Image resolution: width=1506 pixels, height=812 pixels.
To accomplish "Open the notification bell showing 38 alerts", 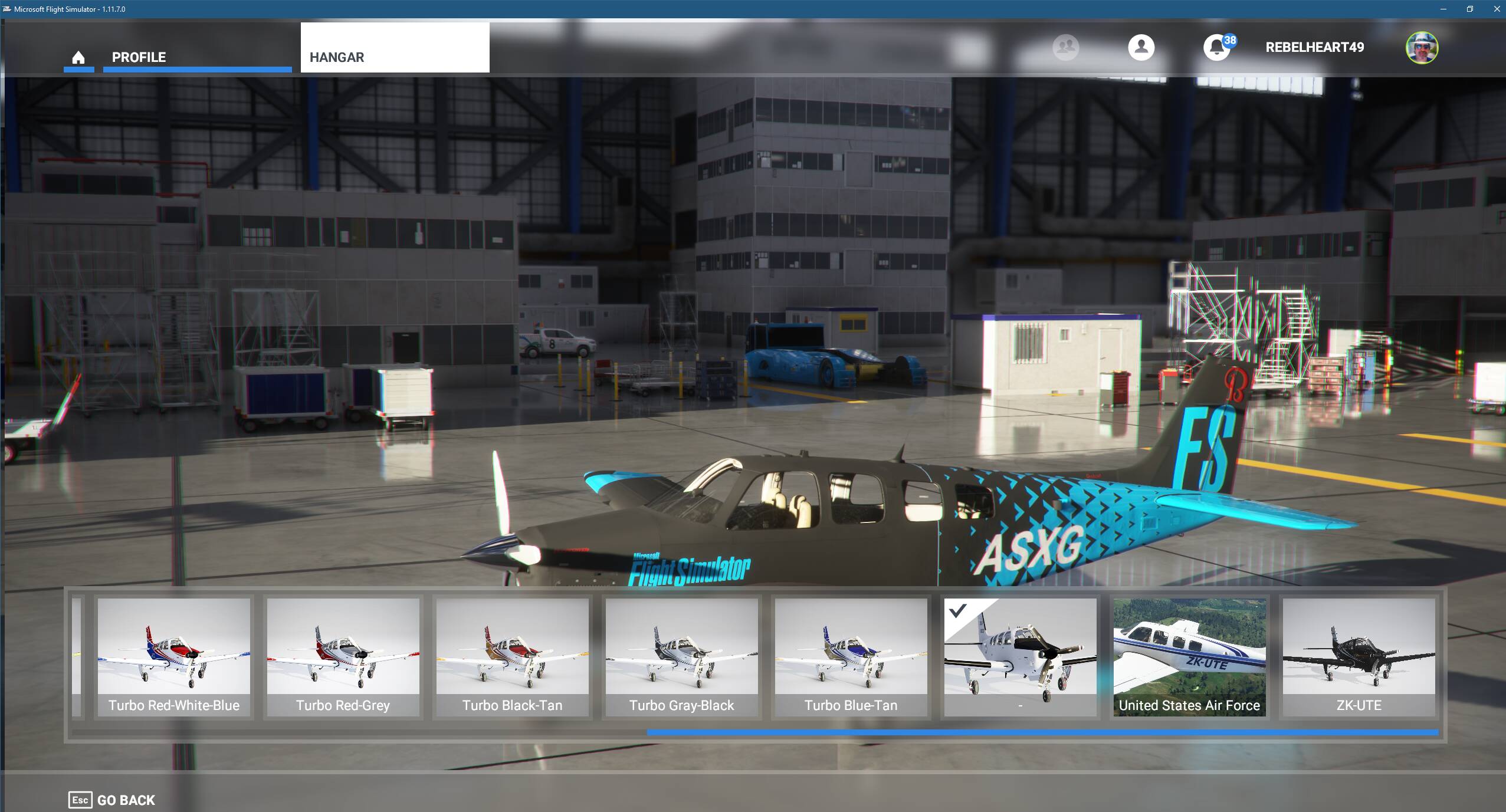I will click(1216, 47).
